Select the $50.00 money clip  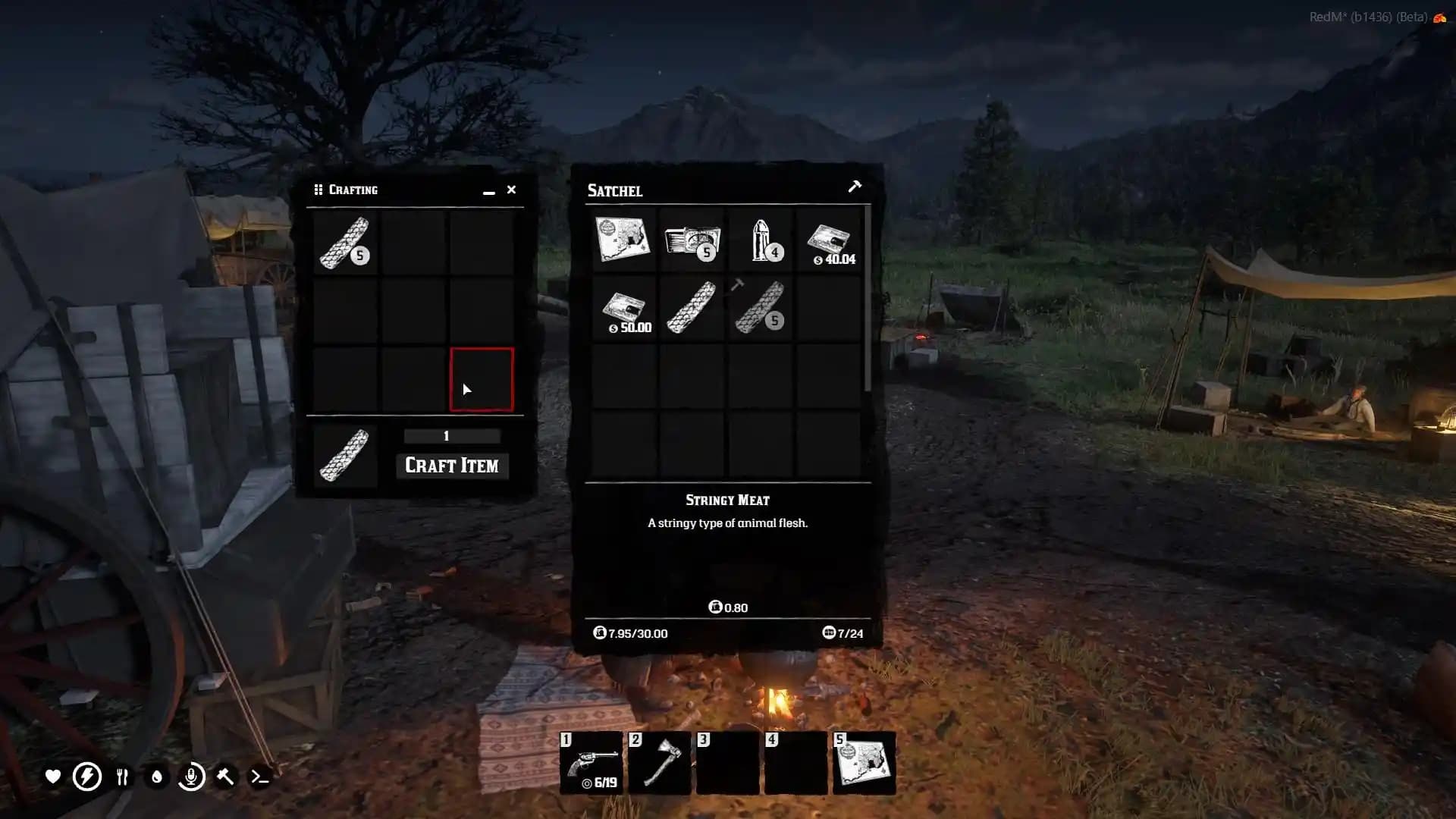click(623, 309)
